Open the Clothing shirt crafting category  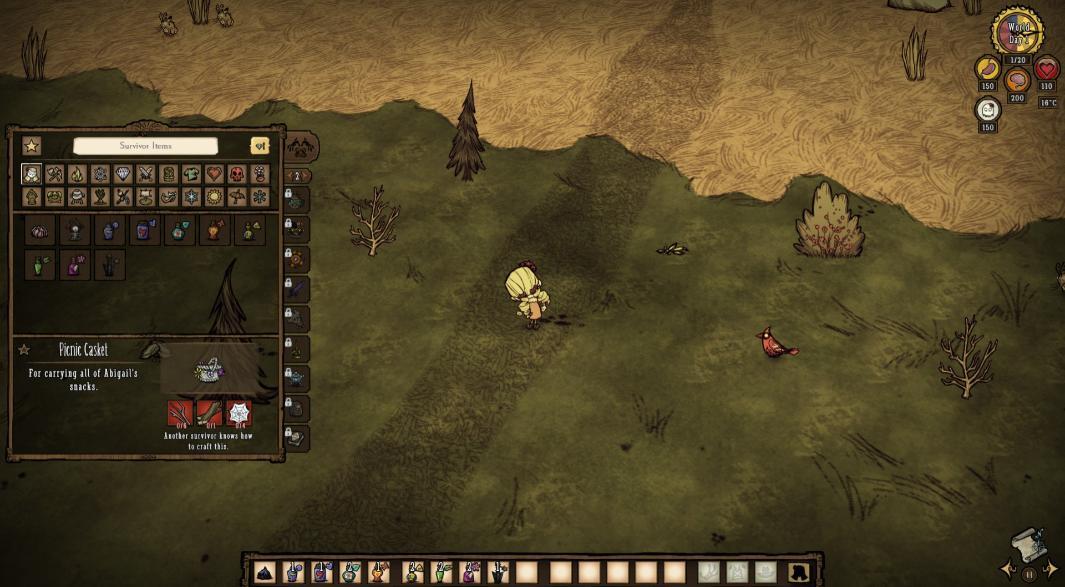coord(191,174)
